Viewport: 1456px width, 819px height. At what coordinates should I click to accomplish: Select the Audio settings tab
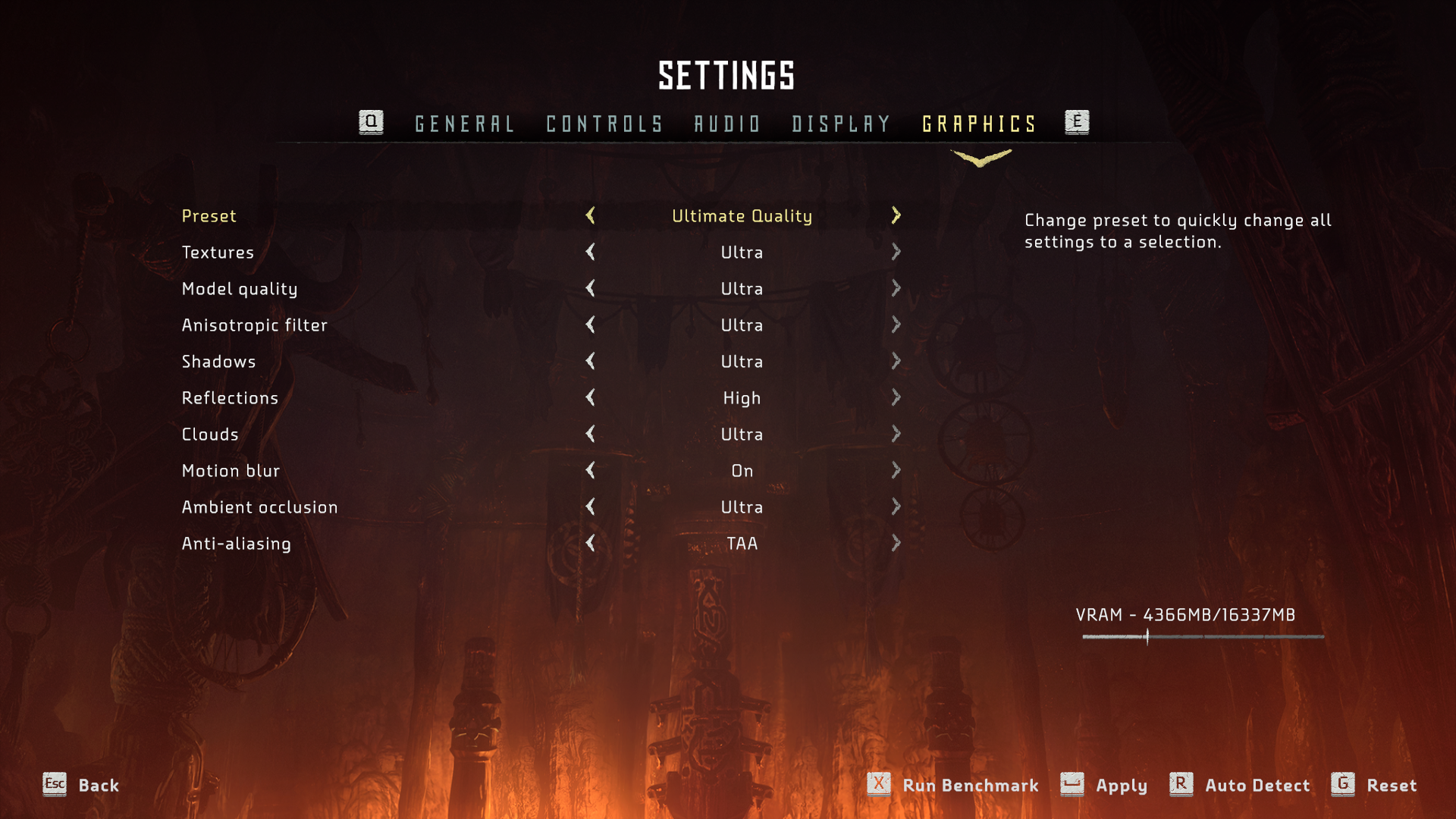pos(727,124)
